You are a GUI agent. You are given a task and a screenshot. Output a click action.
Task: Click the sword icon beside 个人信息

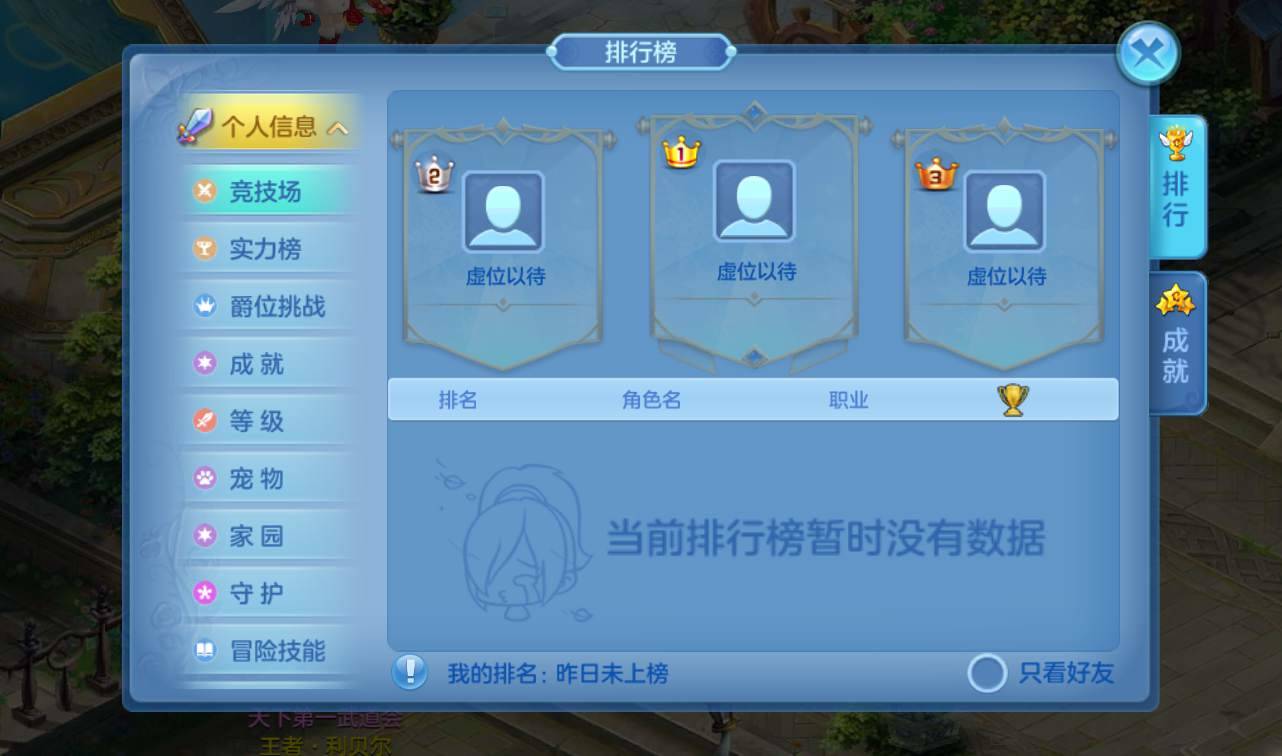point(200,125)
